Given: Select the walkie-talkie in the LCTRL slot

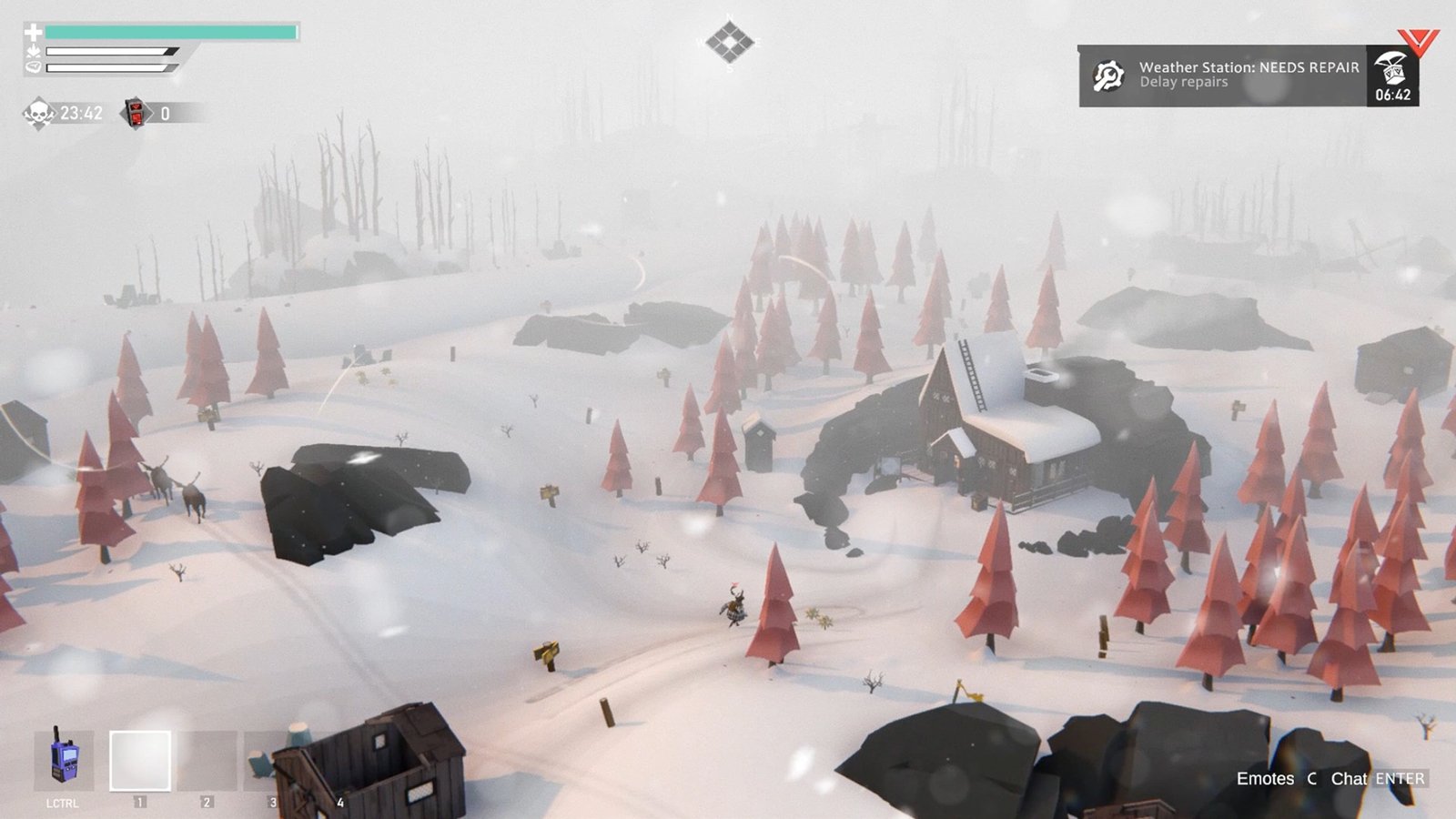Looking at the screenshot, I should 64,763.
